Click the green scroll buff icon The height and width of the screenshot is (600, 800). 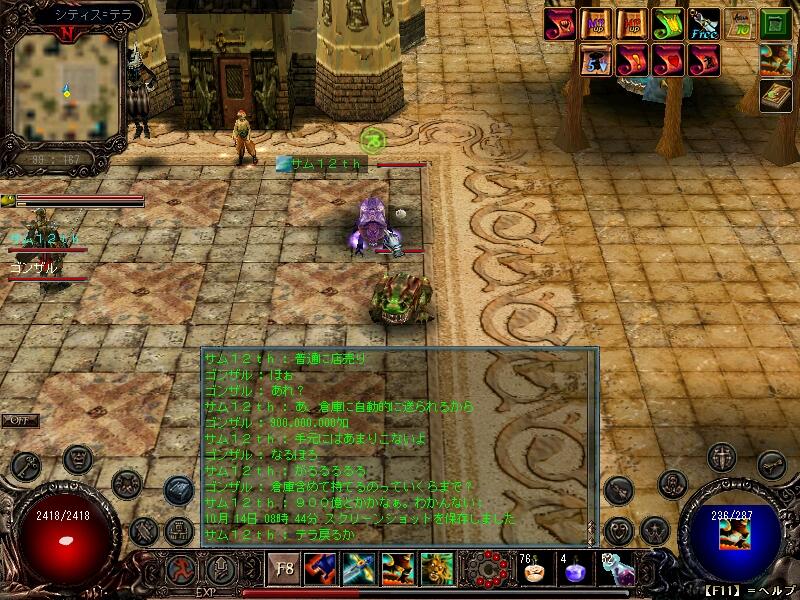click(667, 24)
